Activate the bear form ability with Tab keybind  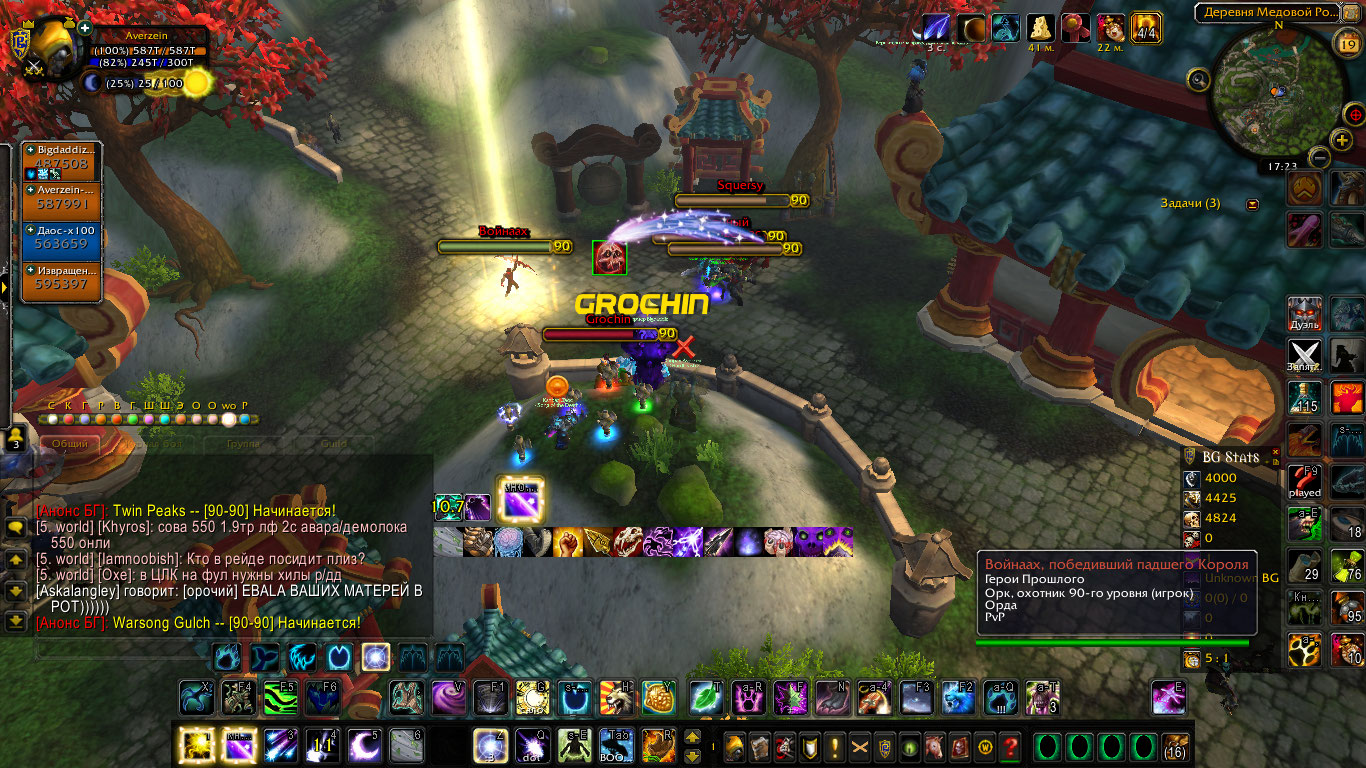tap(617, 746)
